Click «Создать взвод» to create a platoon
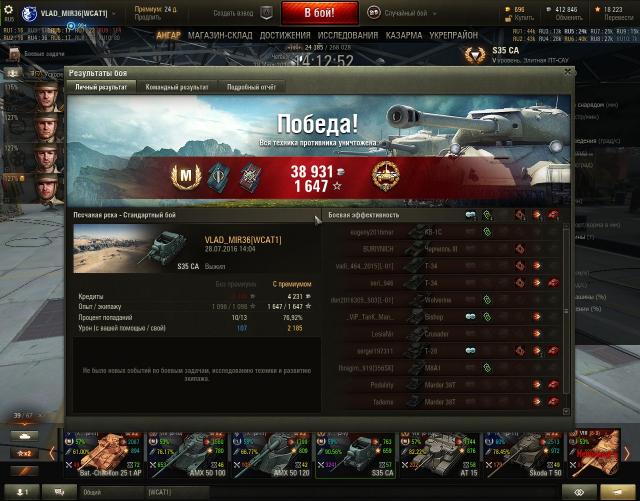 239,12
